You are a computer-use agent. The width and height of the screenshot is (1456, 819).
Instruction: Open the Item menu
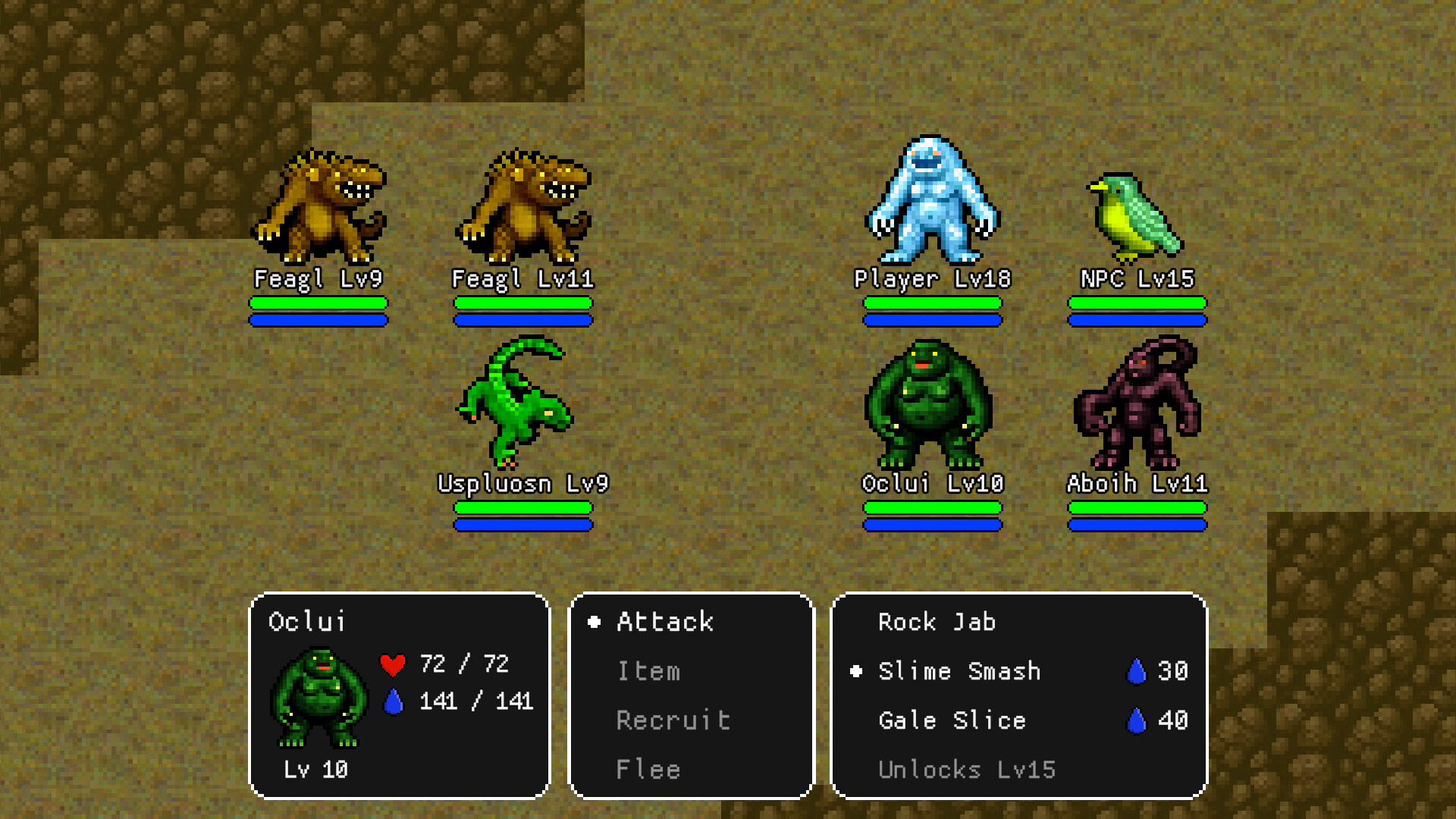[648, 671]
